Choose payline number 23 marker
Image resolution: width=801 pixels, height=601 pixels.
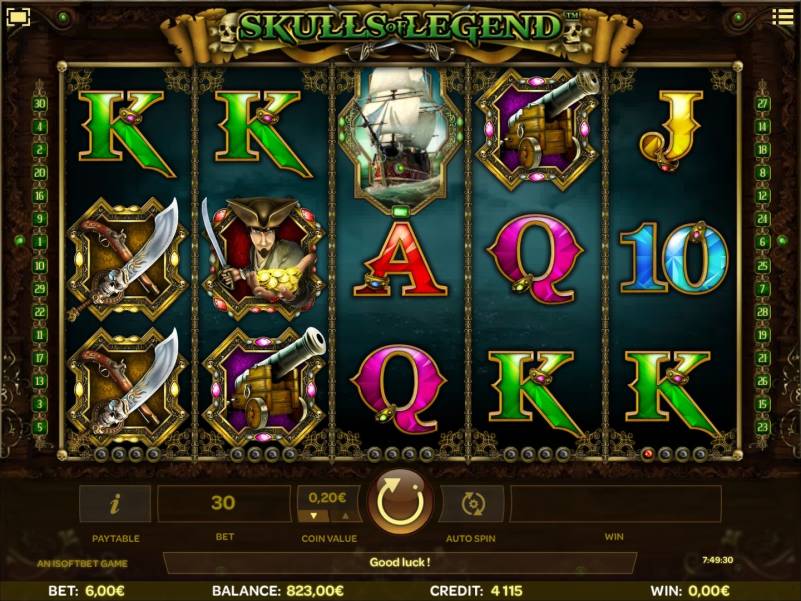pos(762,427)
